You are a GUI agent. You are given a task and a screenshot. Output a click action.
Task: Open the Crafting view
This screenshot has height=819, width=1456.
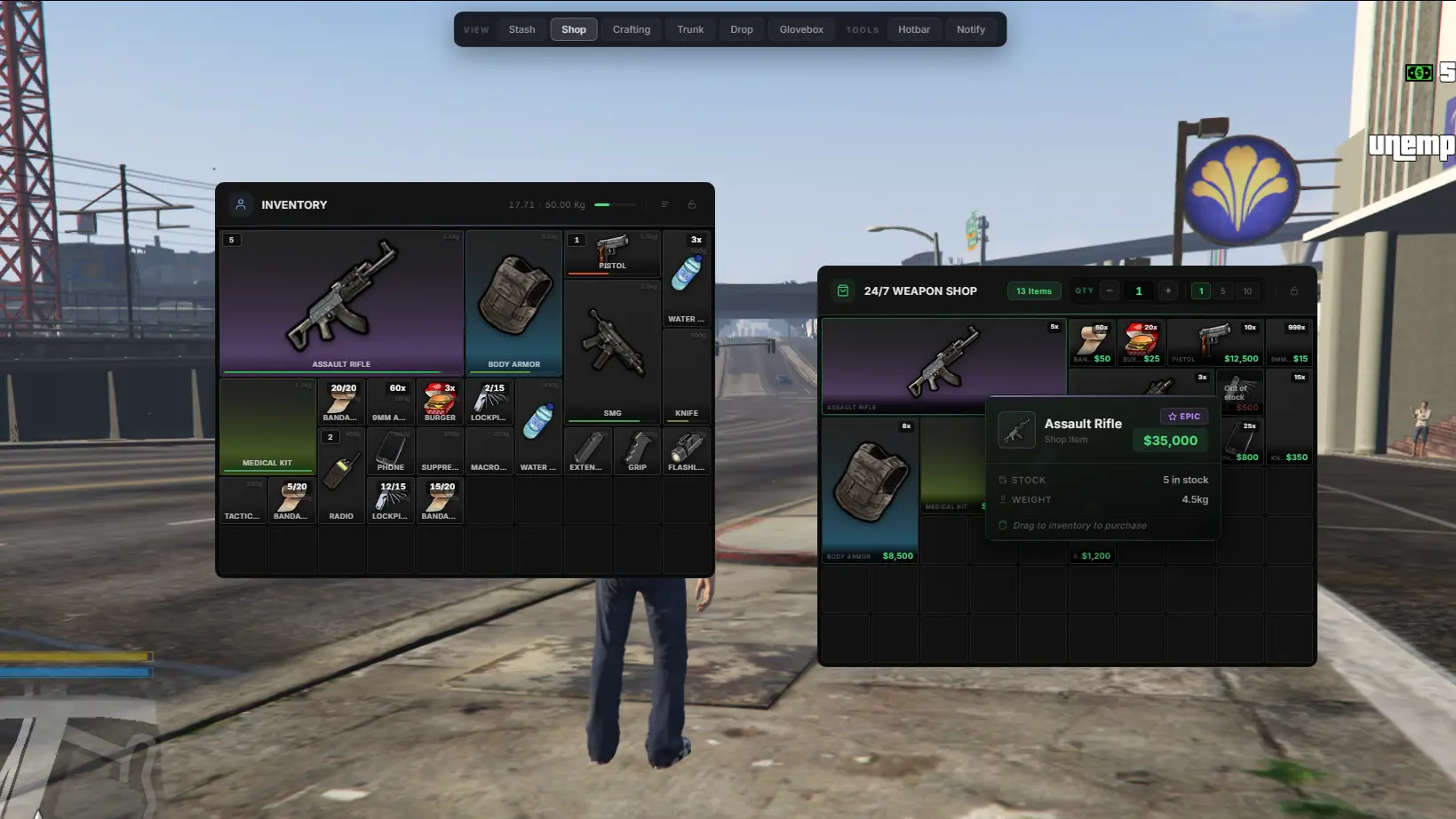[631, 29]
